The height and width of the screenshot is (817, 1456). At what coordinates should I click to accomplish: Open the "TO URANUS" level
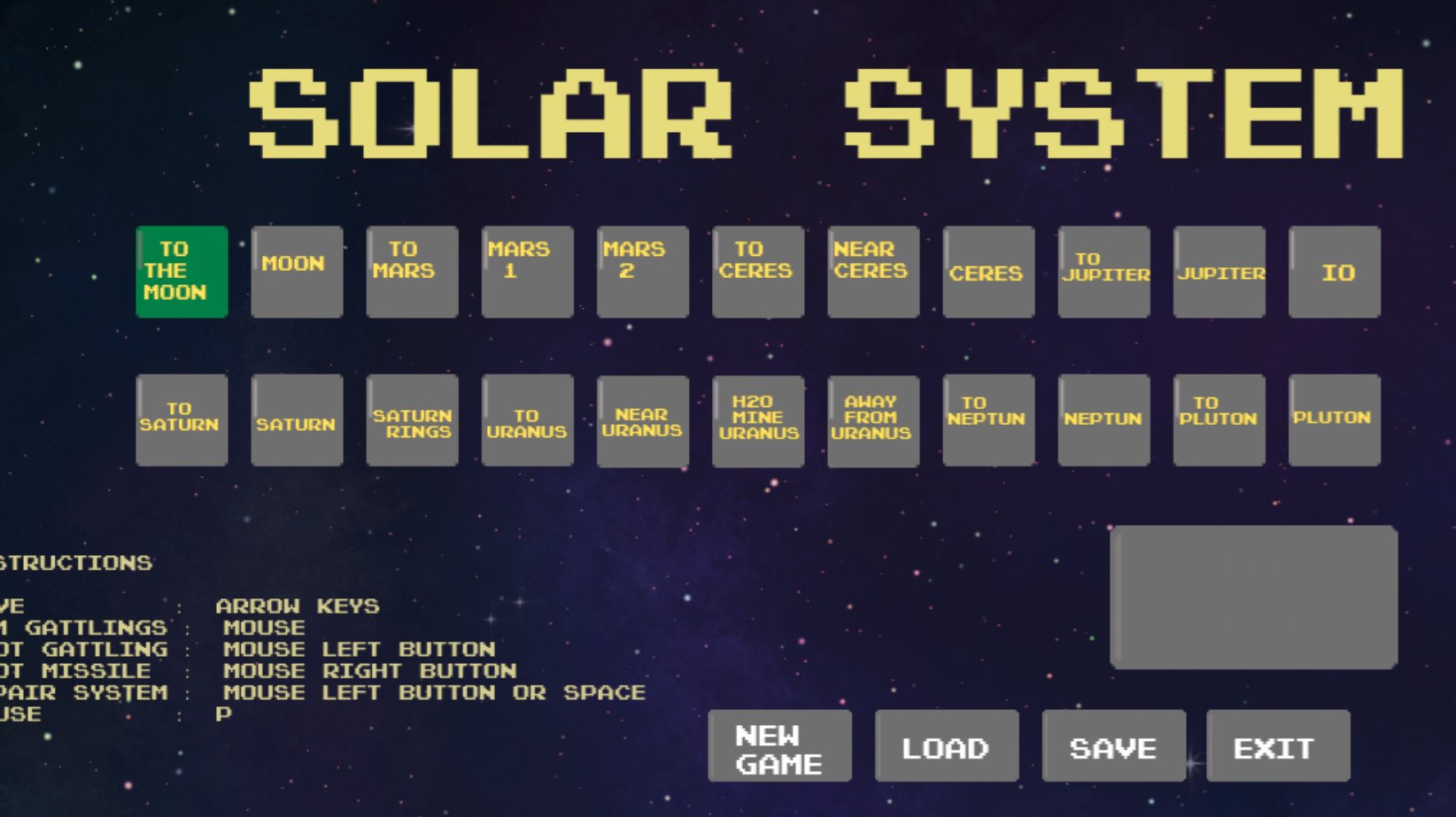click(x=526, y=420)
